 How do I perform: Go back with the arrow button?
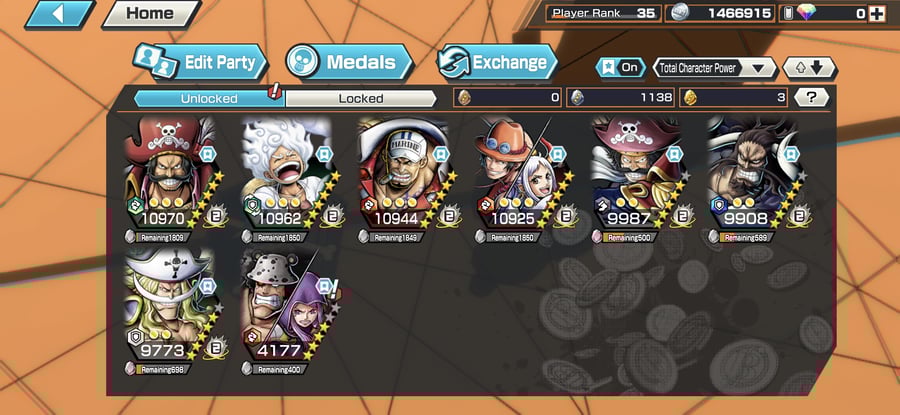point(57,14)
